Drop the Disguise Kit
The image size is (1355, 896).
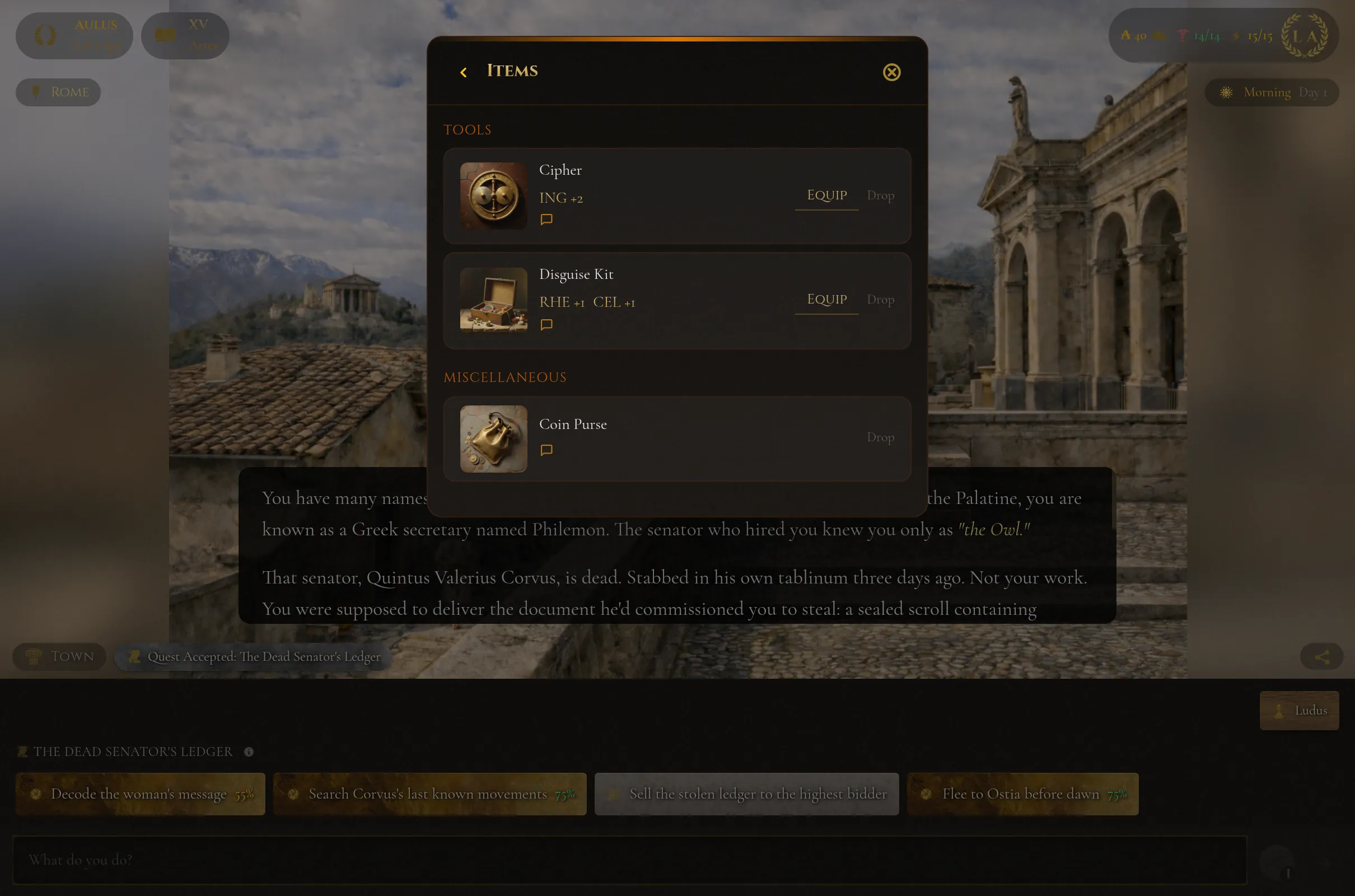click(880, 300)
